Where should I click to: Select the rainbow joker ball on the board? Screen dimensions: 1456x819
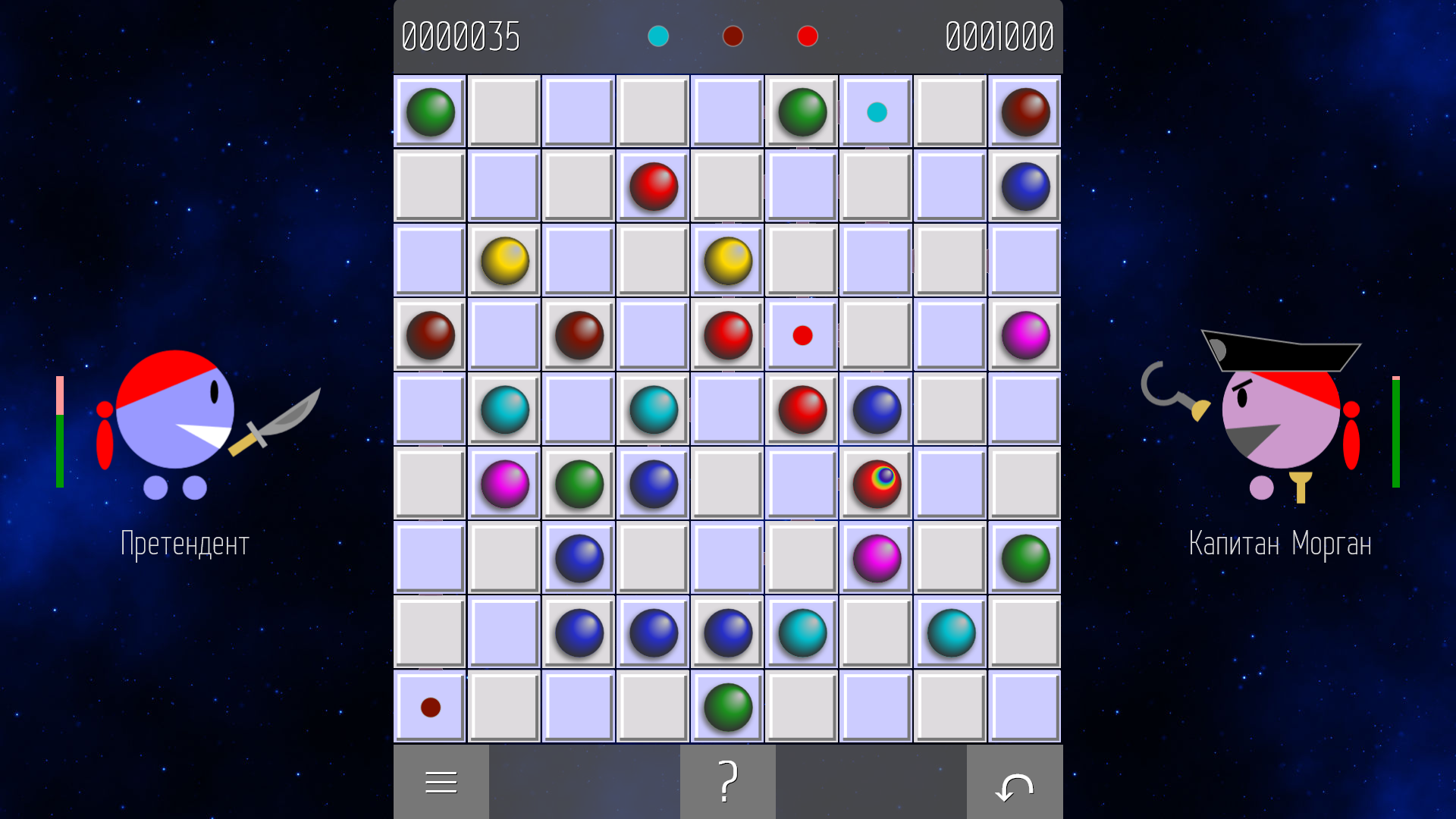coord(876,484)
